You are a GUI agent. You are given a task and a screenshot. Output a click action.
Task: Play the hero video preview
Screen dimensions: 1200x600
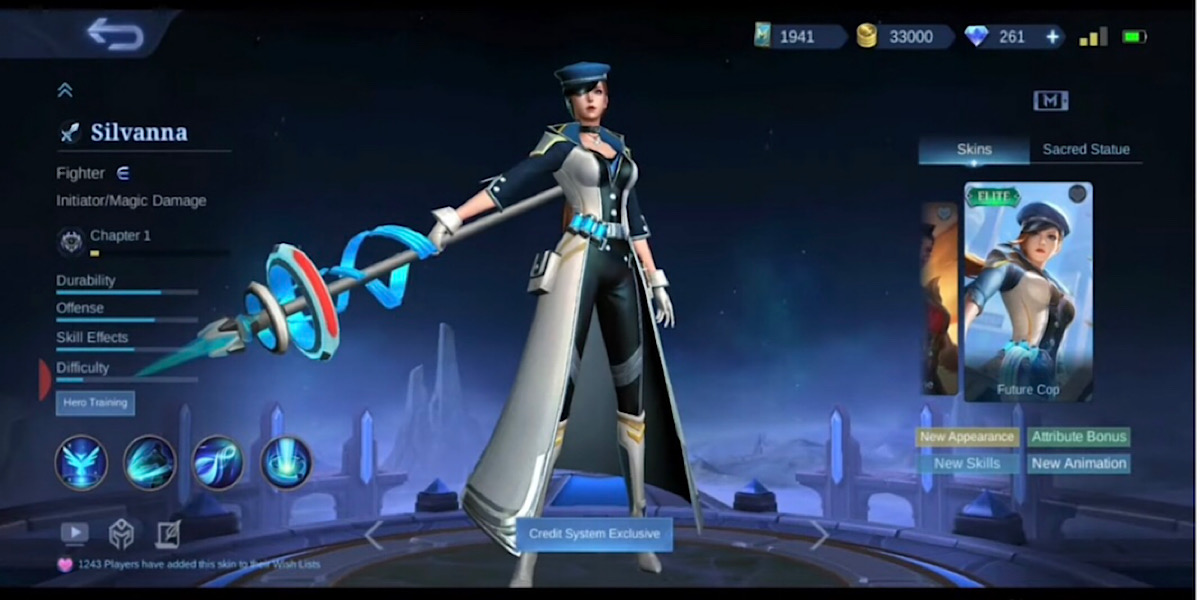75,533
